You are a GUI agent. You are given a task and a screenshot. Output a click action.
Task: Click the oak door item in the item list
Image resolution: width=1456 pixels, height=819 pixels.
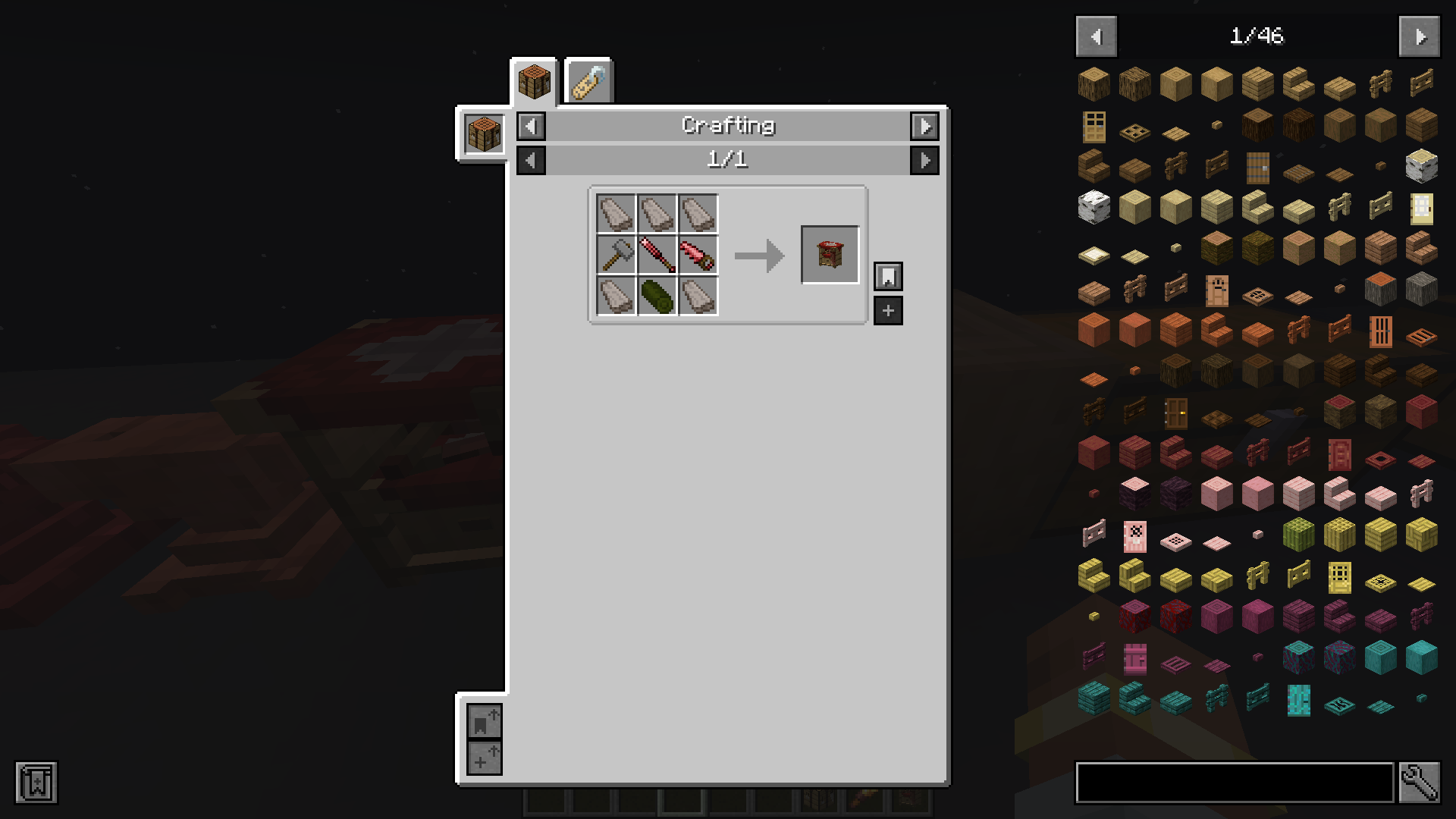[x=1094, y=126]
